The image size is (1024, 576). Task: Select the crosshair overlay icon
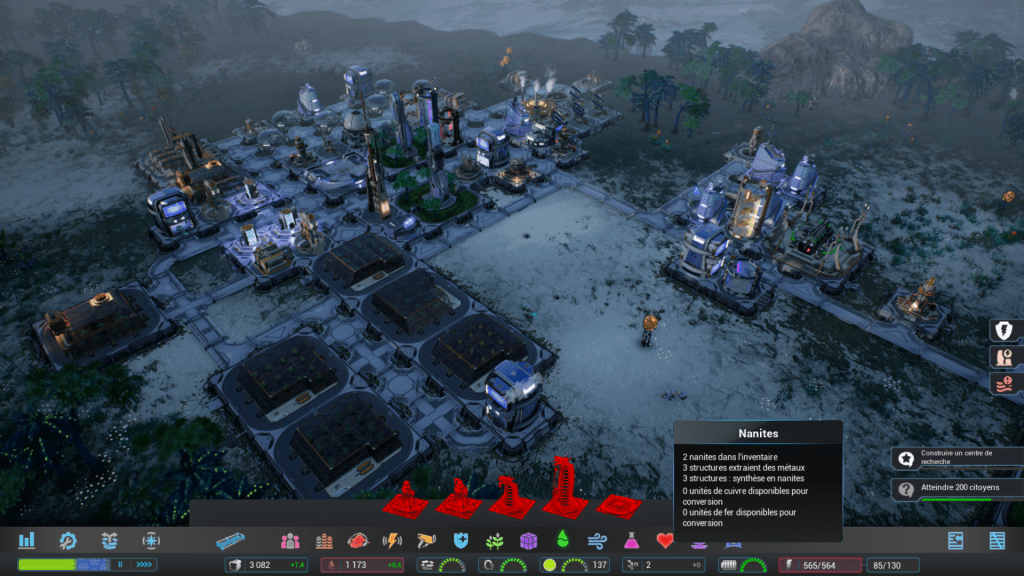(x=151, y=540)
